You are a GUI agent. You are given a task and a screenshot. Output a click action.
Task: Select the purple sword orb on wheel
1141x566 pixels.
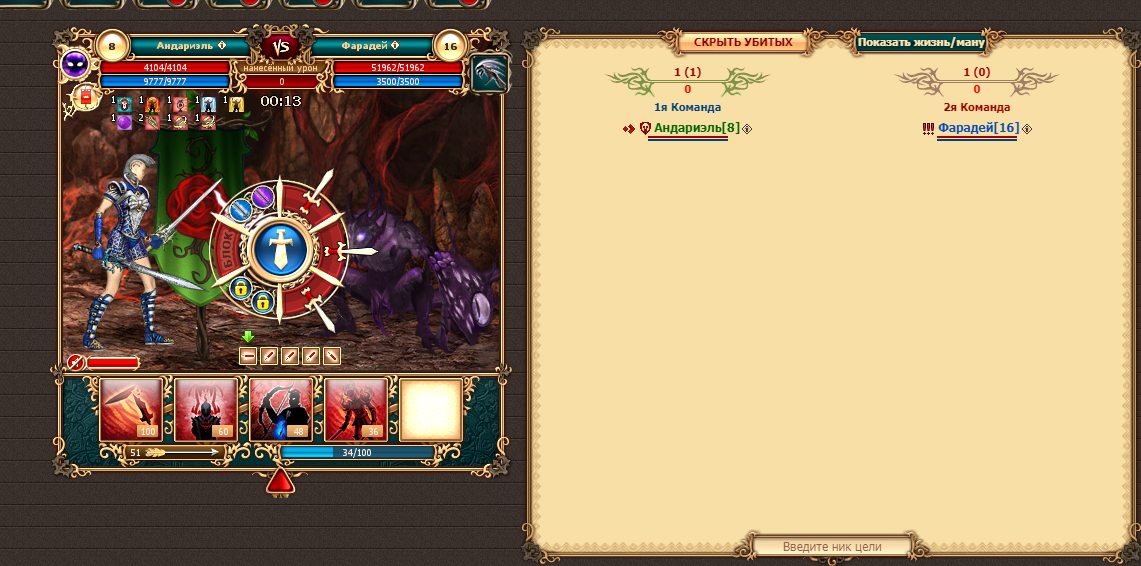coord(263,196)
